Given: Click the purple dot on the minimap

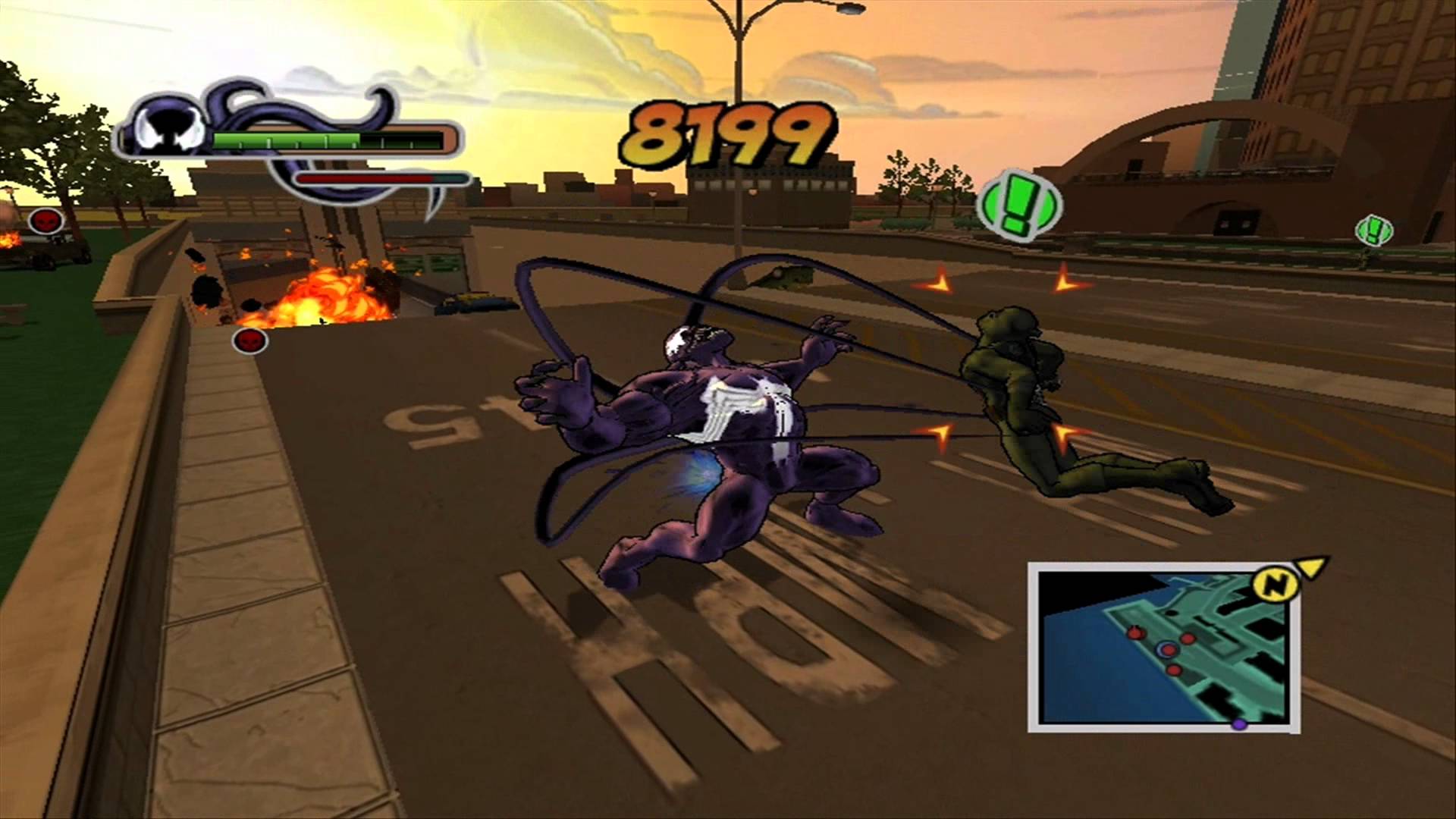Looking at the screenshot, I should [1239, 724].
